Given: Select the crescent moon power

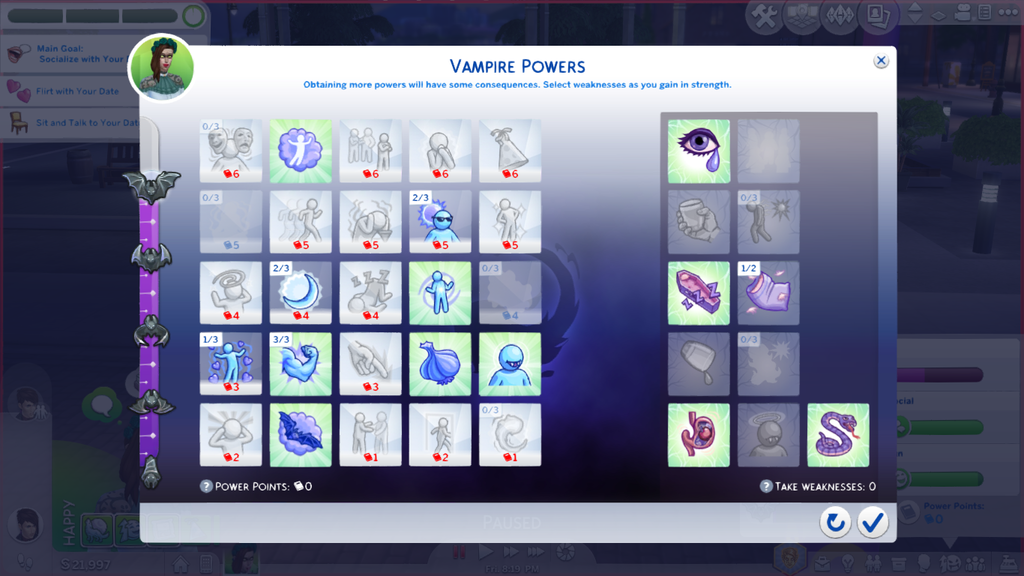Looking at the screenshot, I should click(300, 293).
